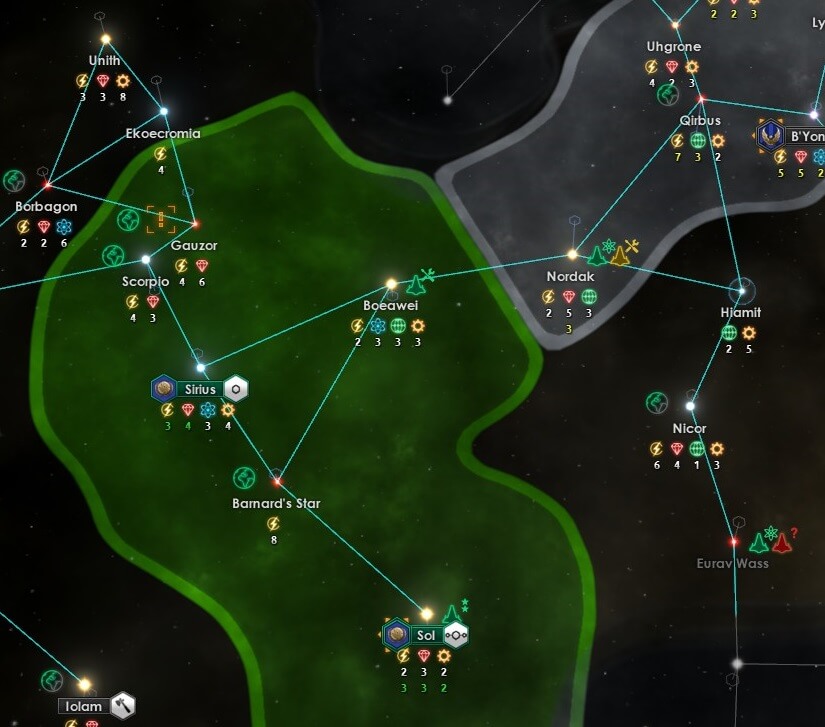Select the yellow fleet icon at Nordak
This screenshot has height=727, width=825.
[x=620, y=257]
